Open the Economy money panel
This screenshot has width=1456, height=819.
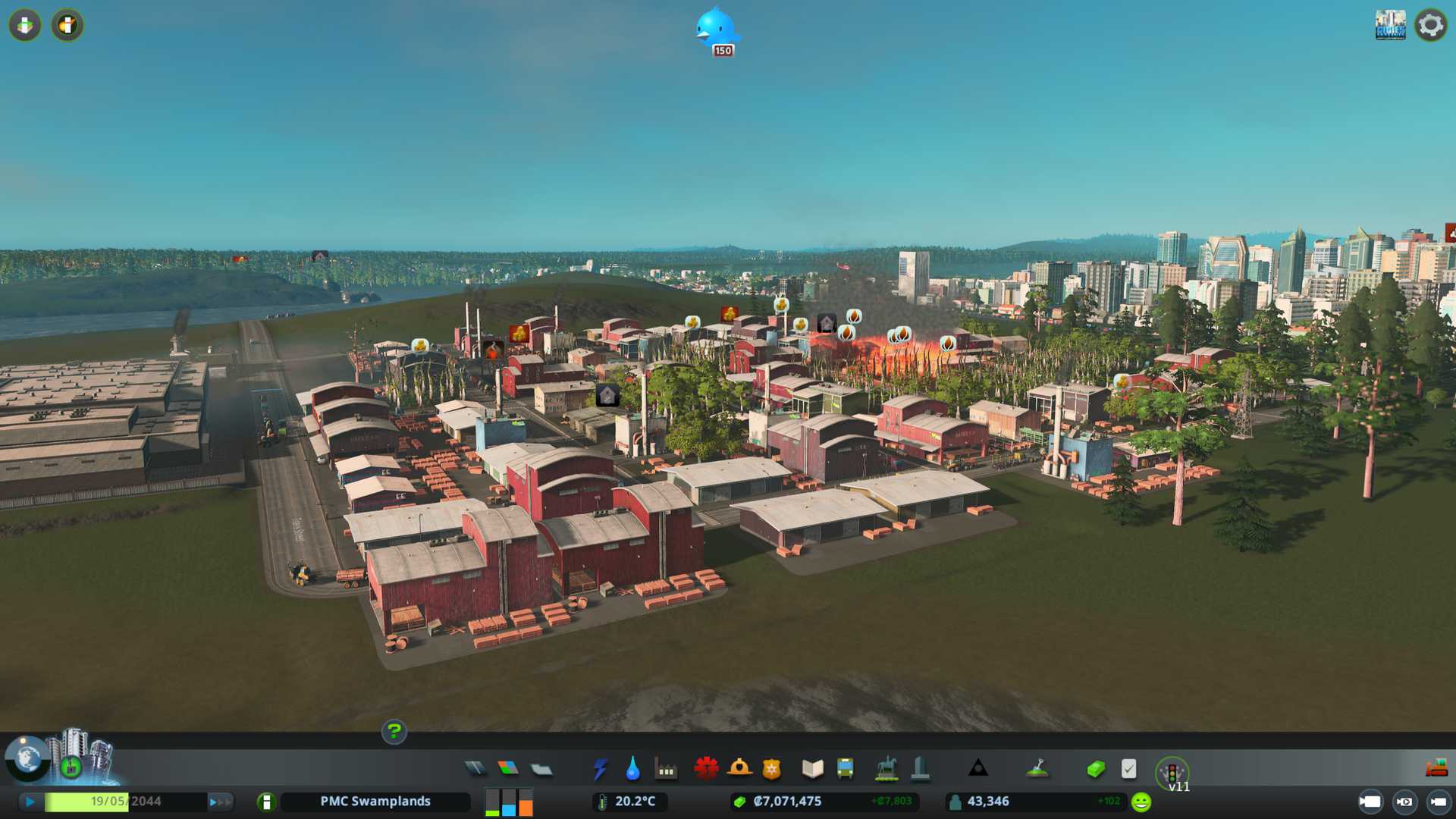(x=1095, y=769)
